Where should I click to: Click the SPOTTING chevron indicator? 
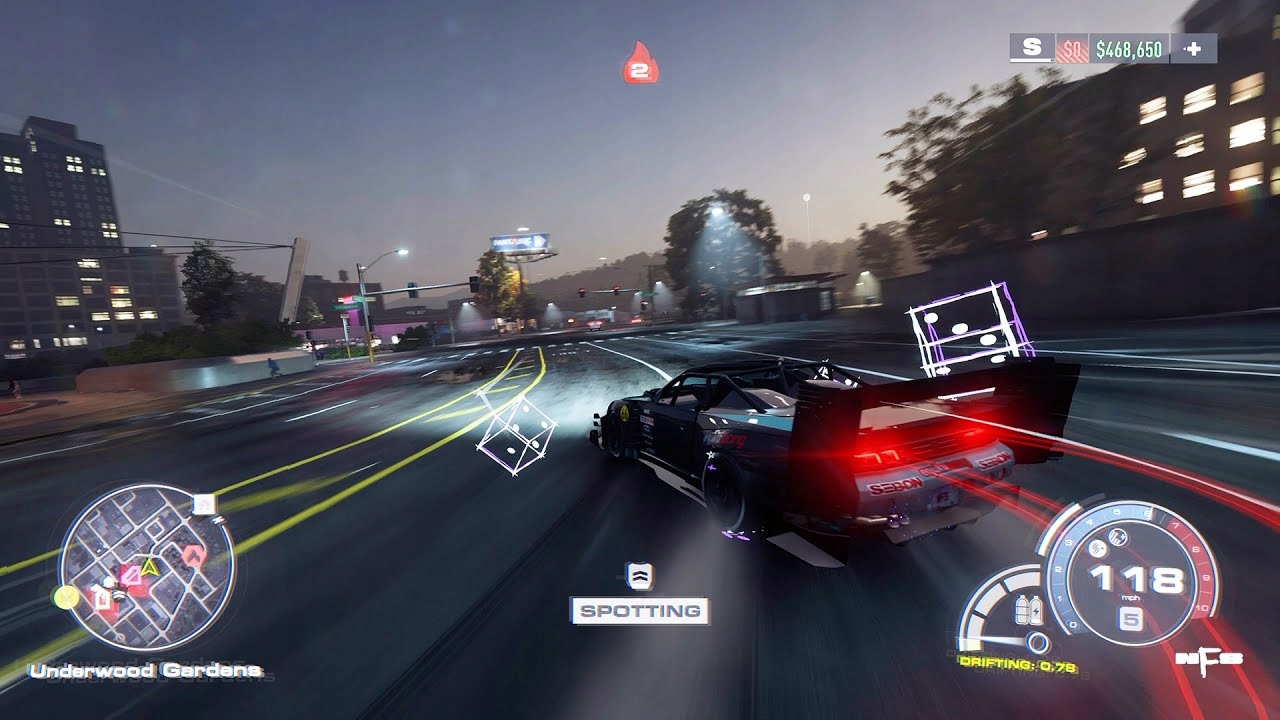[x=638, y=578]
